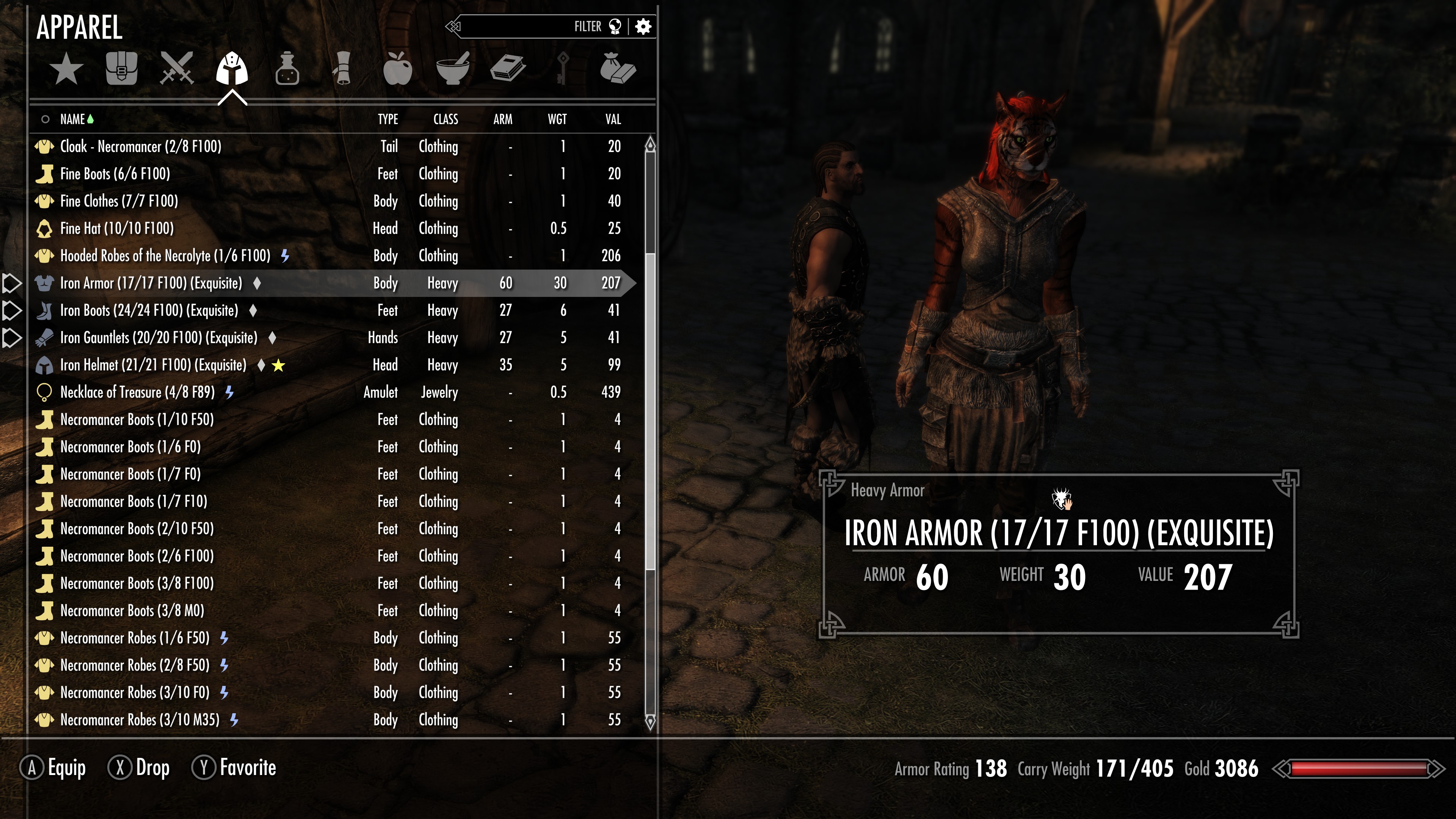Open the Keys category icon
1456x819 pixels.
[562, 69]
